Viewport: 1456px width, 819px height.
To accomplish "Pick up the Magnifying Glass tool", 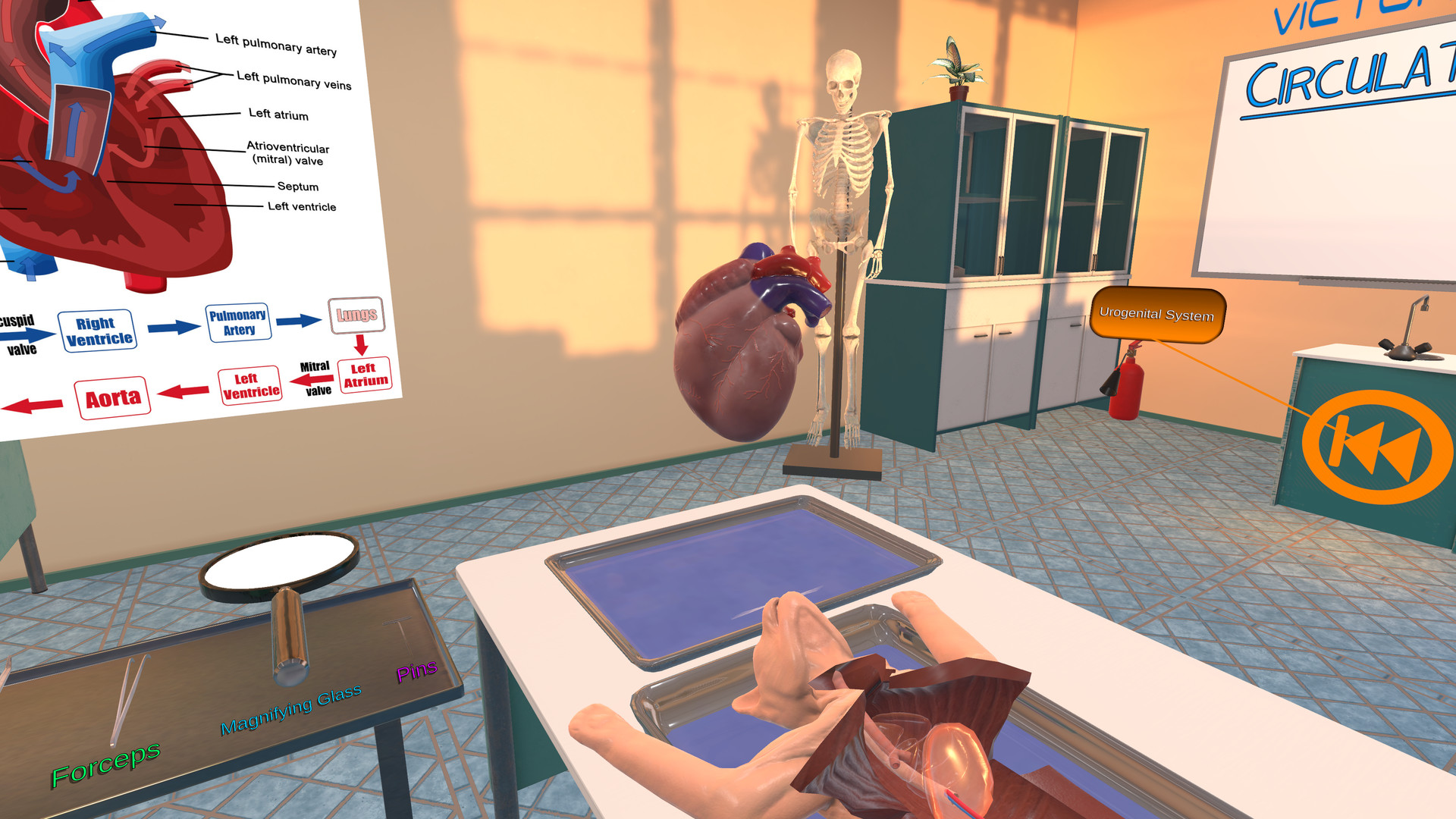I will tap(284, 576).
